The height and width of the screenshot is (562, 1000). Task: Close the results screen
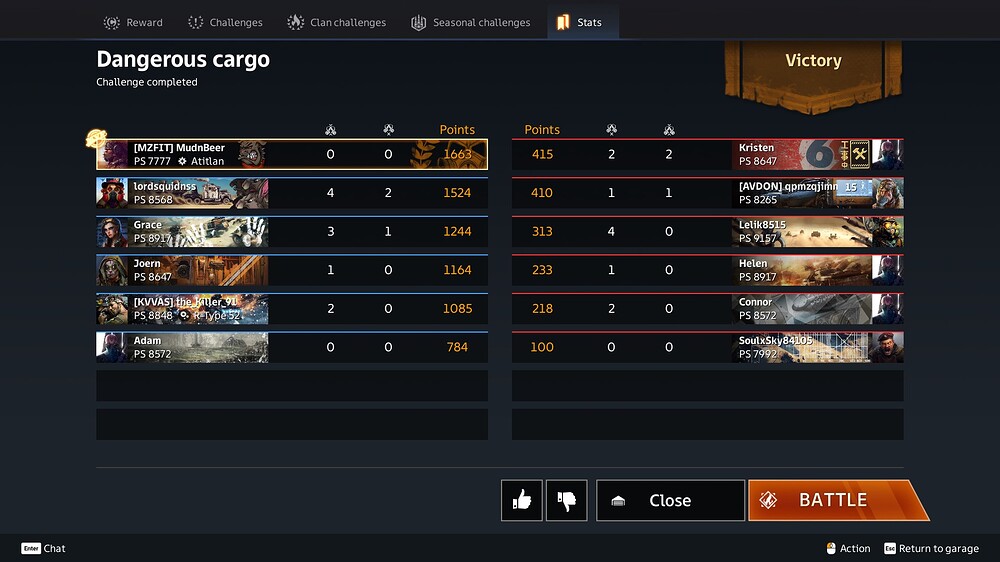(x=670, y=500)
